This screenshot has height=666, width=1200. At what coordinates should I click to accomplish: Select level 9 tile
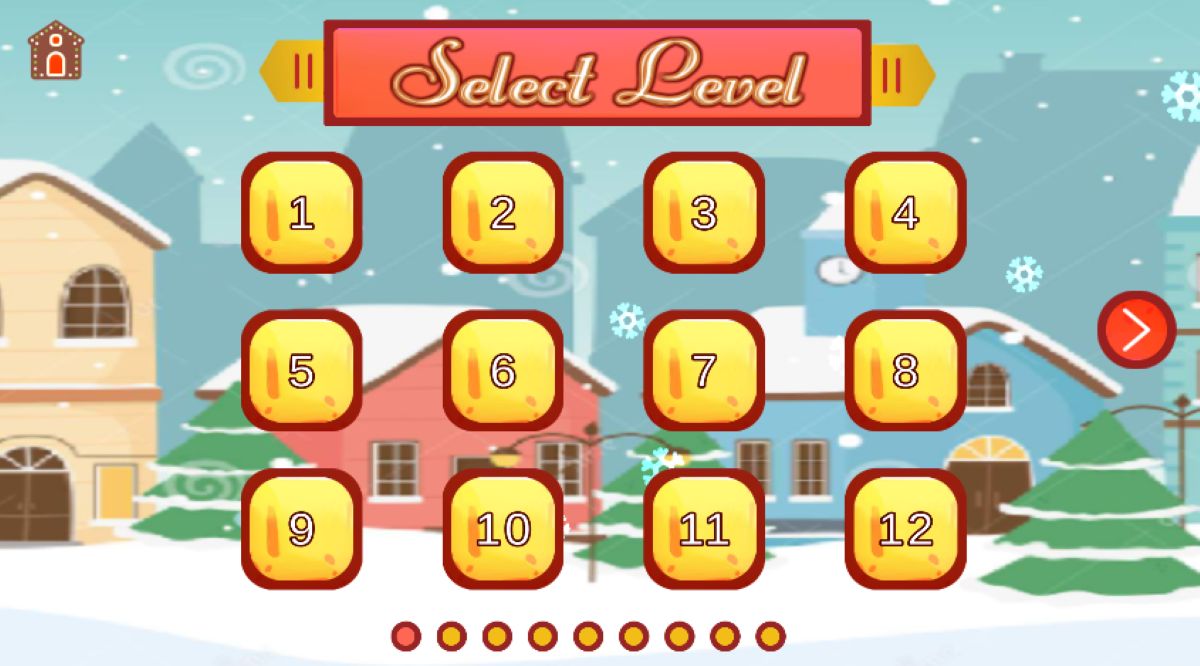(301, 529)
